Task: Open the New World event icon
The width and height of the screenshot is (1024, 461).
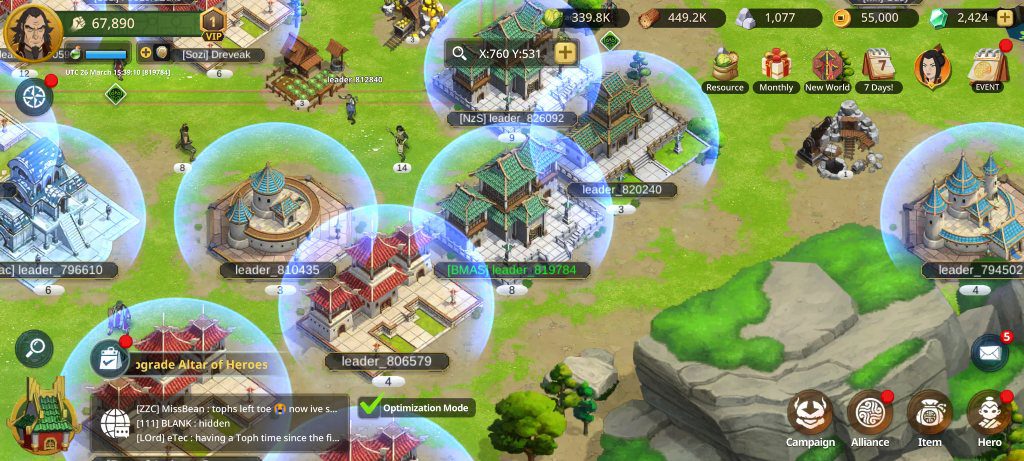Action: (x=827, y=70)
